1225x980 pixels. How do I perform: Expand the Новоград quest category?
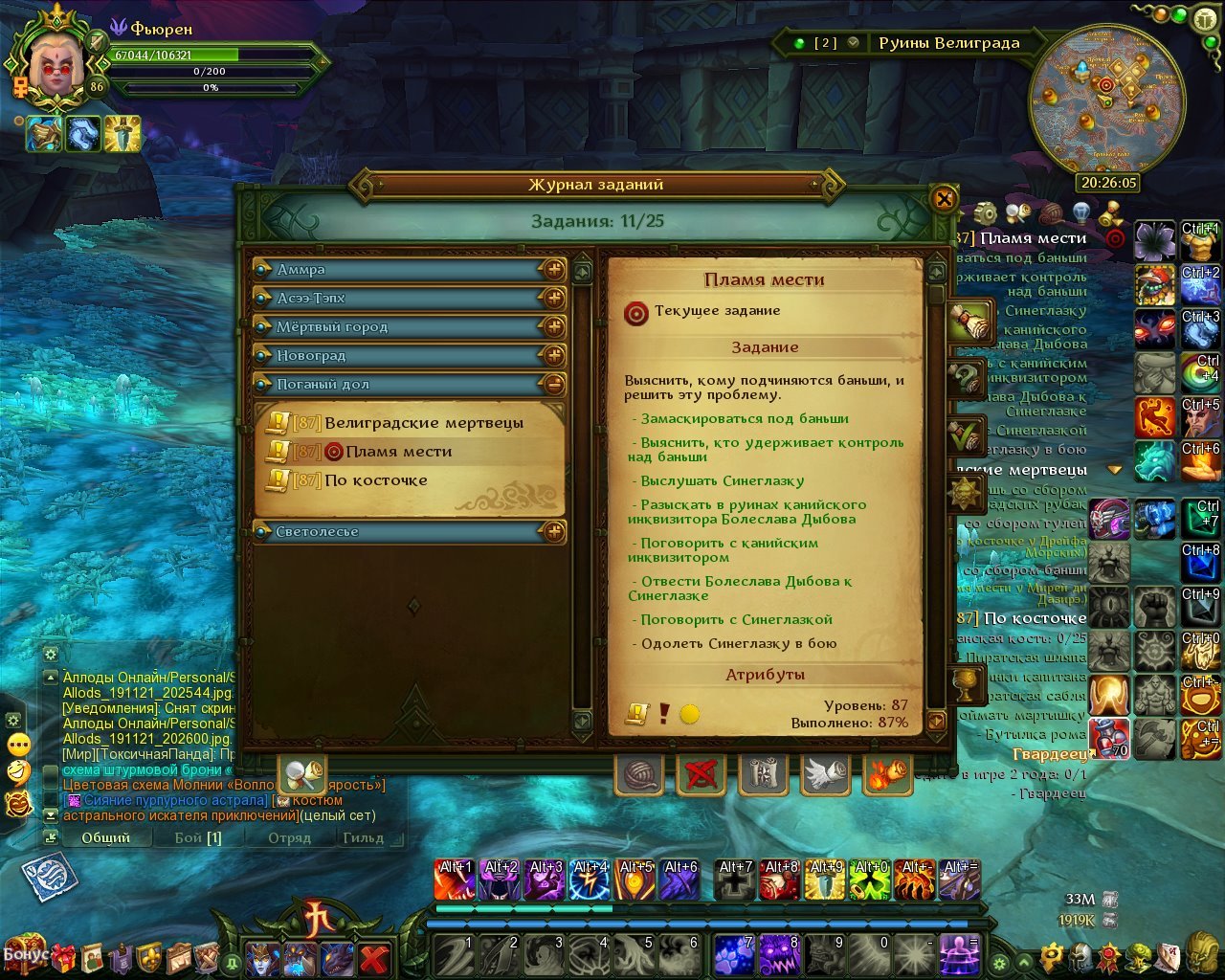(554, 356)
